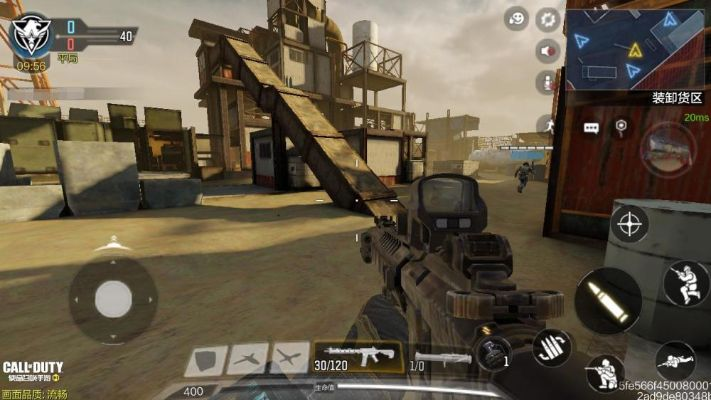Crouch using the kneeling soldier icon

[603, 374]
